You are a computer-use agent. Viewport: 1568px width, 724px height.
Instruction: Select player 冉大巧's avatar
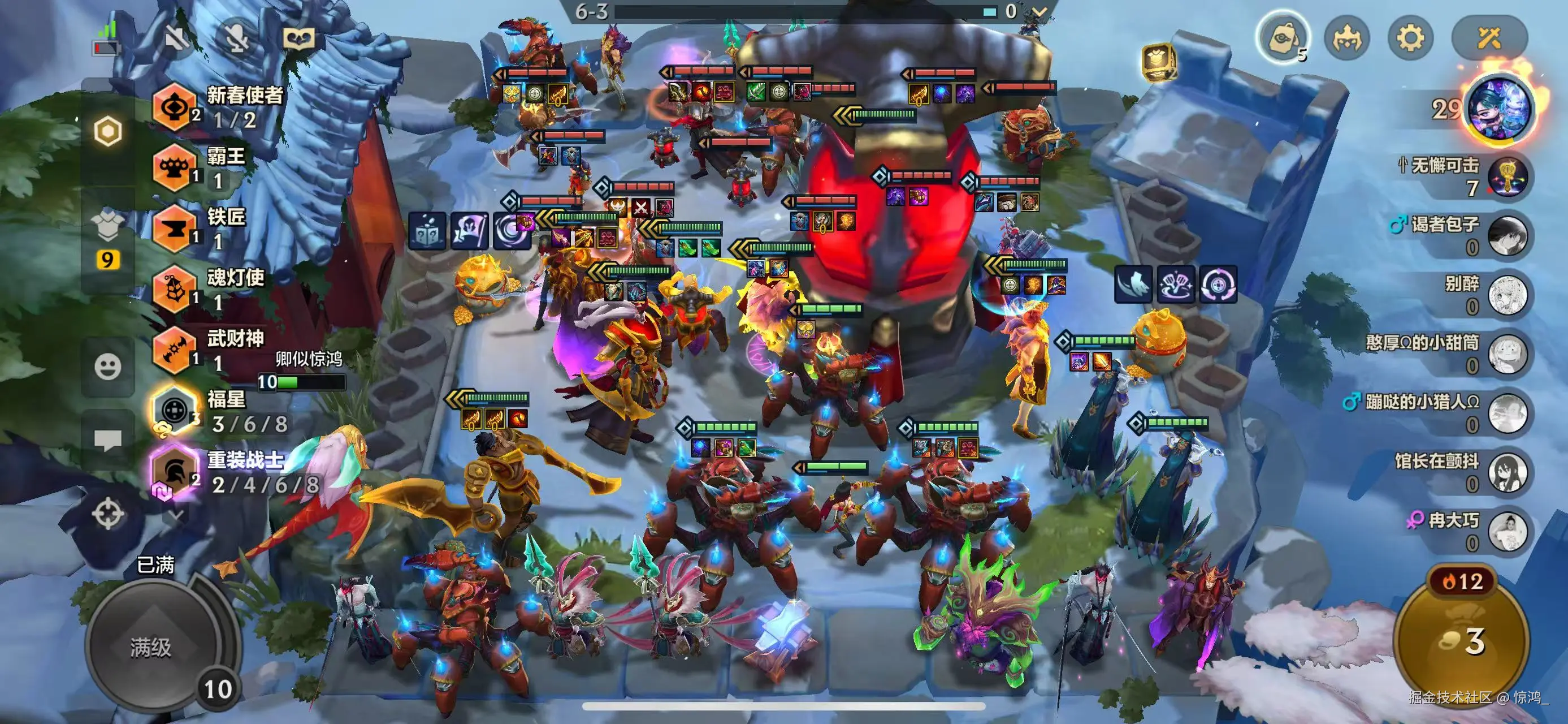click(1506, 531)
